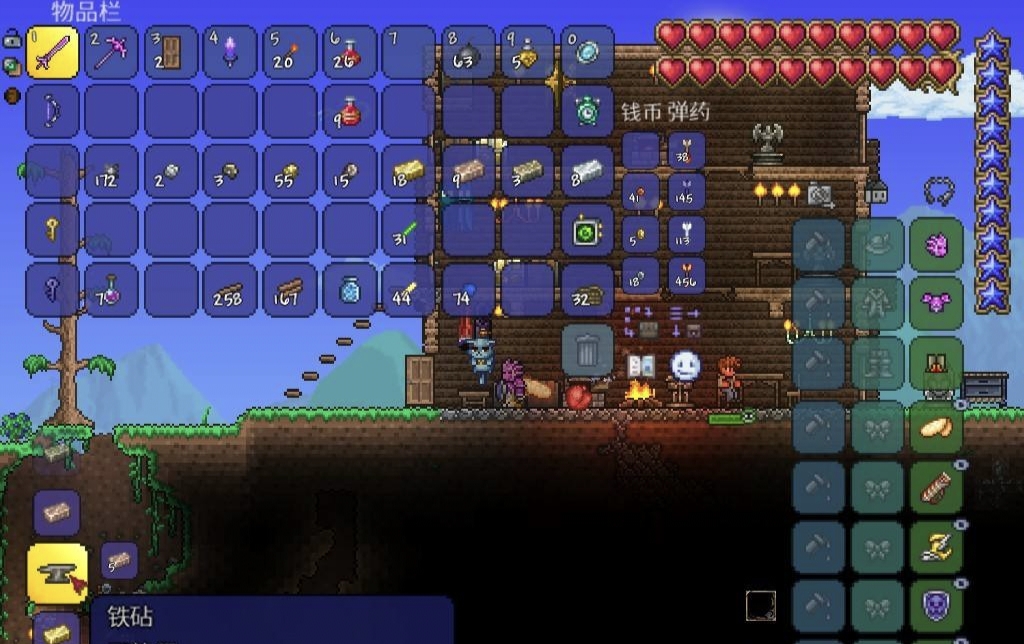This screenshot has height=644, width=1024.
Task: Click the golden key inventory slot
Action: click(51, 231)
